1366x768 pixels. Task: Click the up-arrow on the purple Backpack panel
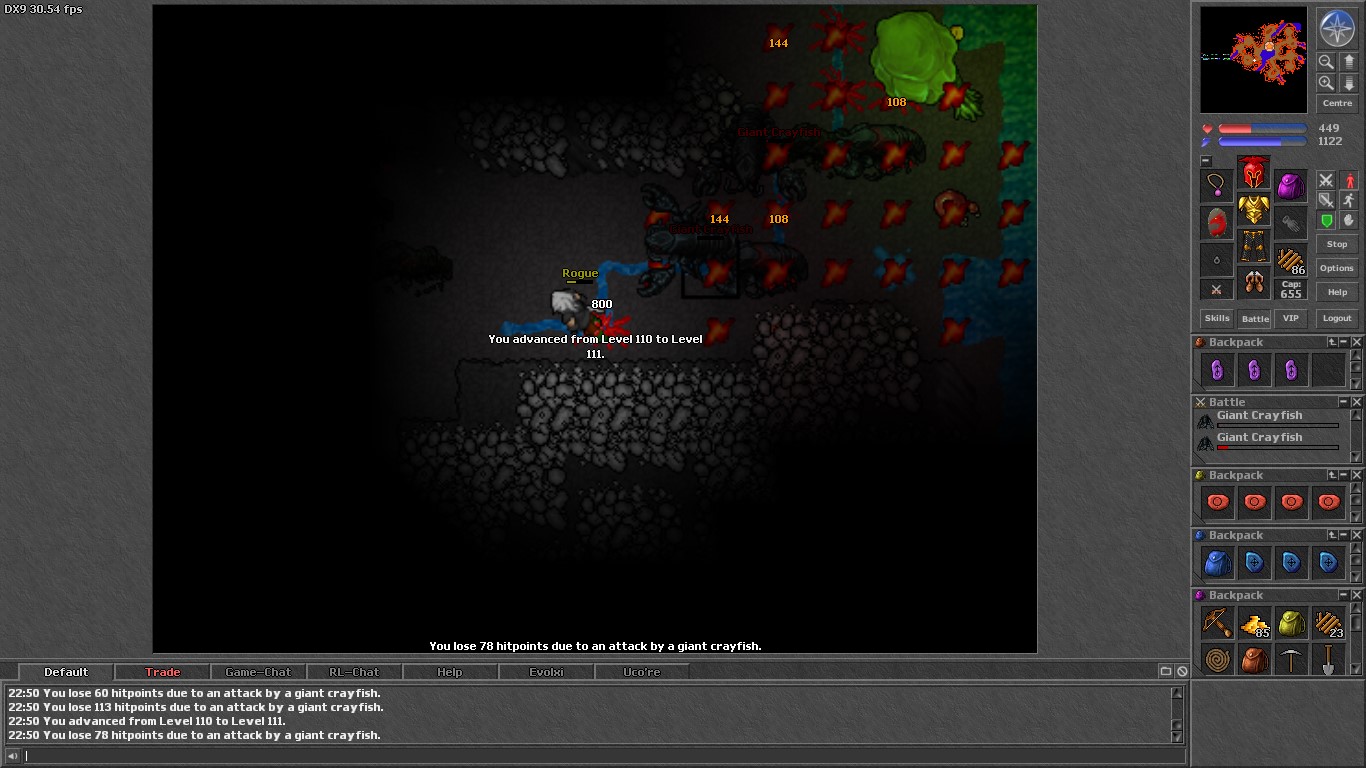(1333, 342)
